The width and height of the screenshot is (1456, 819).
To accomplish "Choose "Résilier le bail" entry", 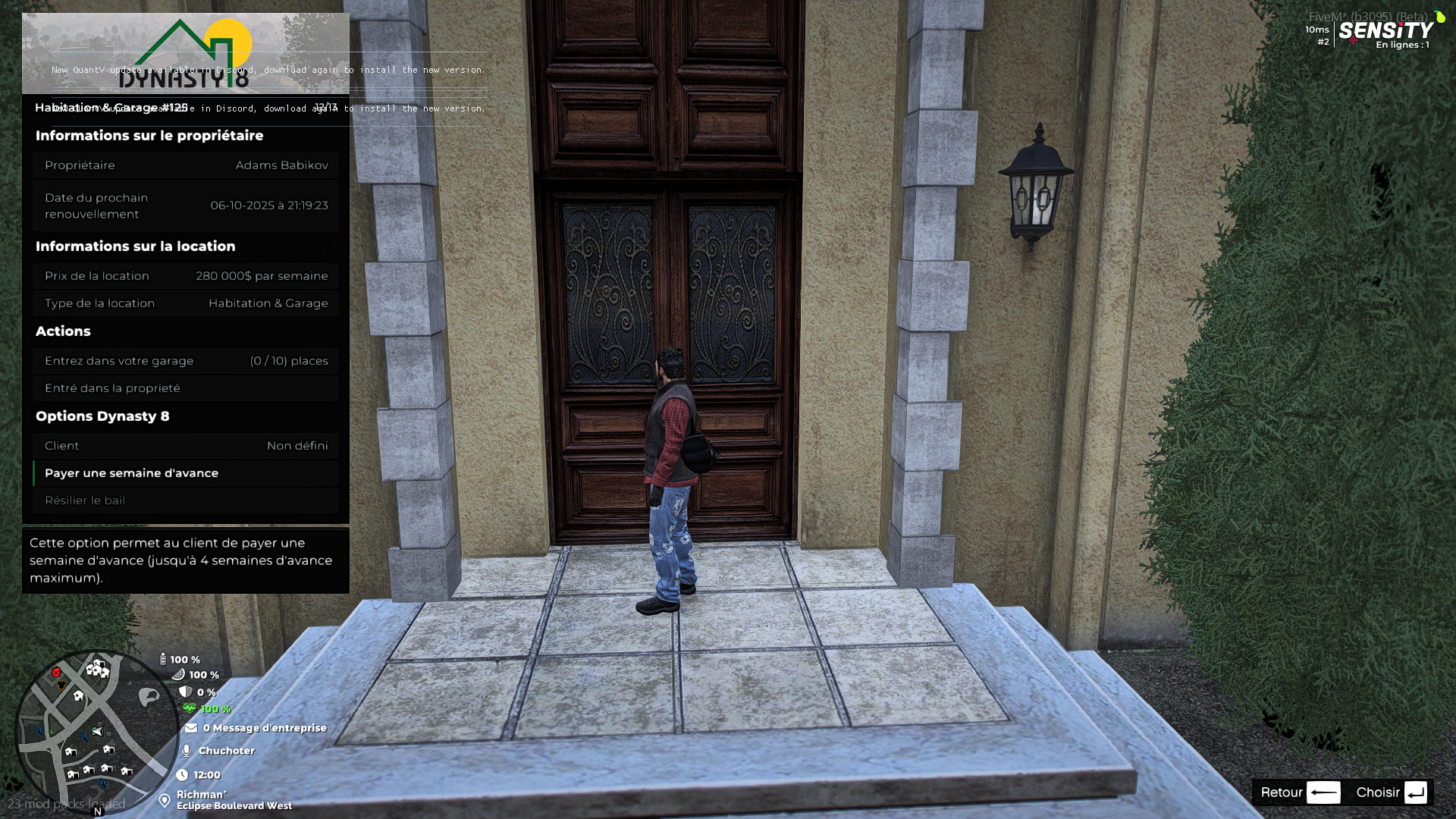I will click(x=186, y=500).
